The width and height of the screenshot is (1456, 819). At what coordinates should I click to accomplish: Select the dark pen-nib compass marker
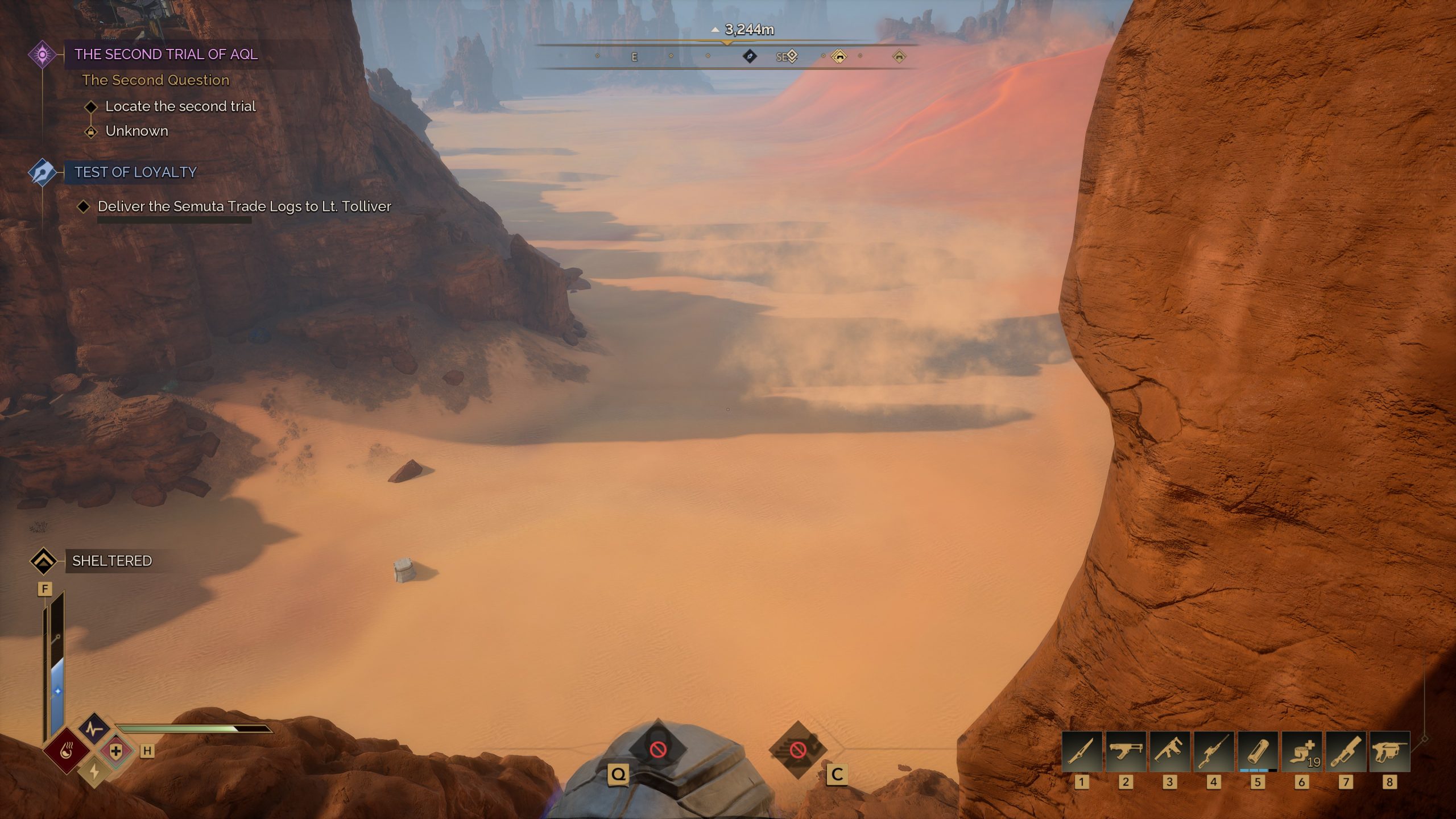click(x=750, y=56)
